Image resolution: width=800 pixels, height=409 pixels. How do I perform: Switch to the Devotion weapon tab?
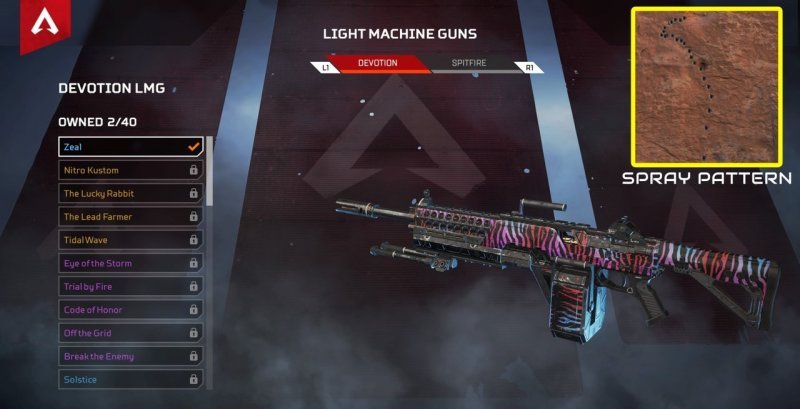pyautogui.click(x=378, y=64)
